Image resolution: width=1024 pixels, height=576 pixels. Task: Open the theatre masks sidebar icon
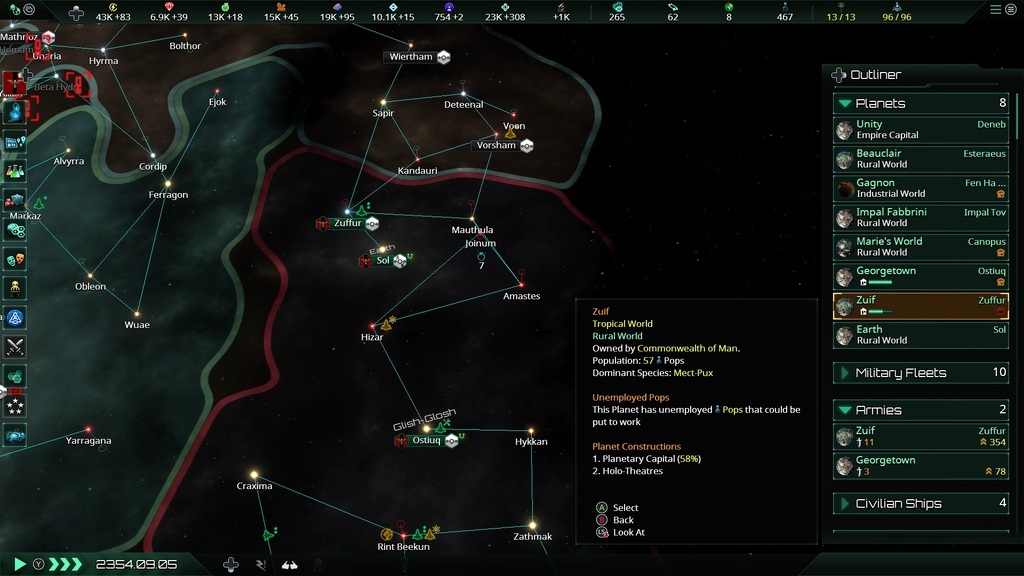(x=15, y=259)
